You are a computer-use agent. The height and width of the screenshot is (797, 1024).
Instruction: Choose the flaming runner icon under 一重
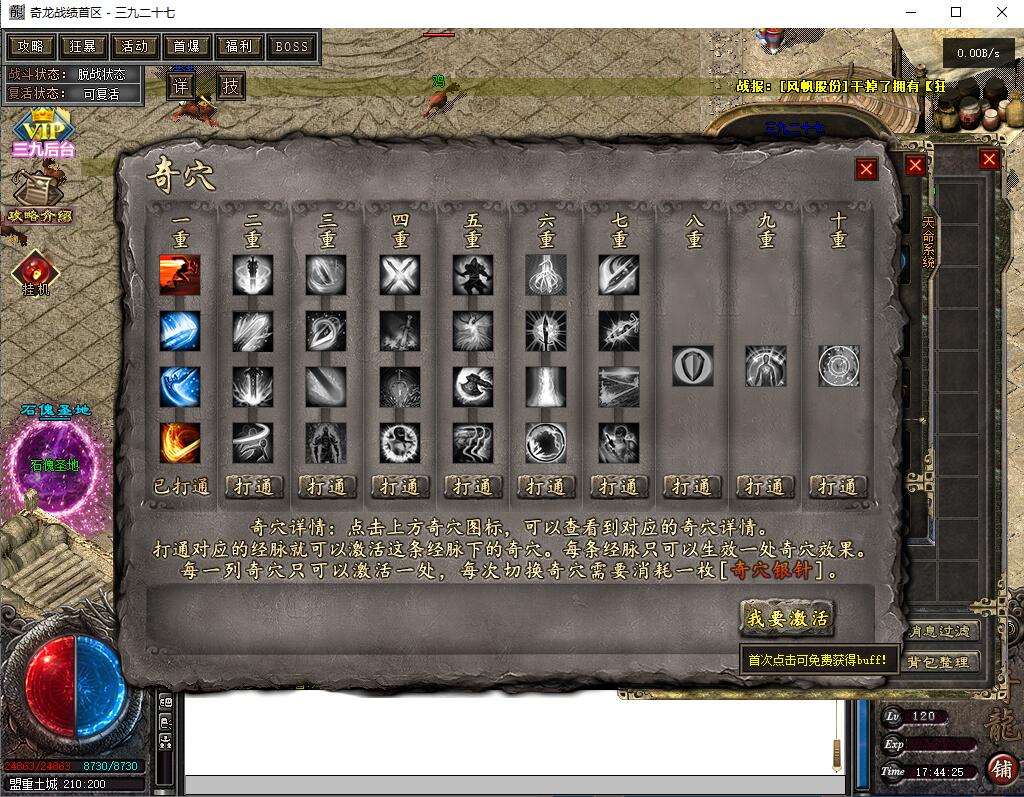coord(180,275)
